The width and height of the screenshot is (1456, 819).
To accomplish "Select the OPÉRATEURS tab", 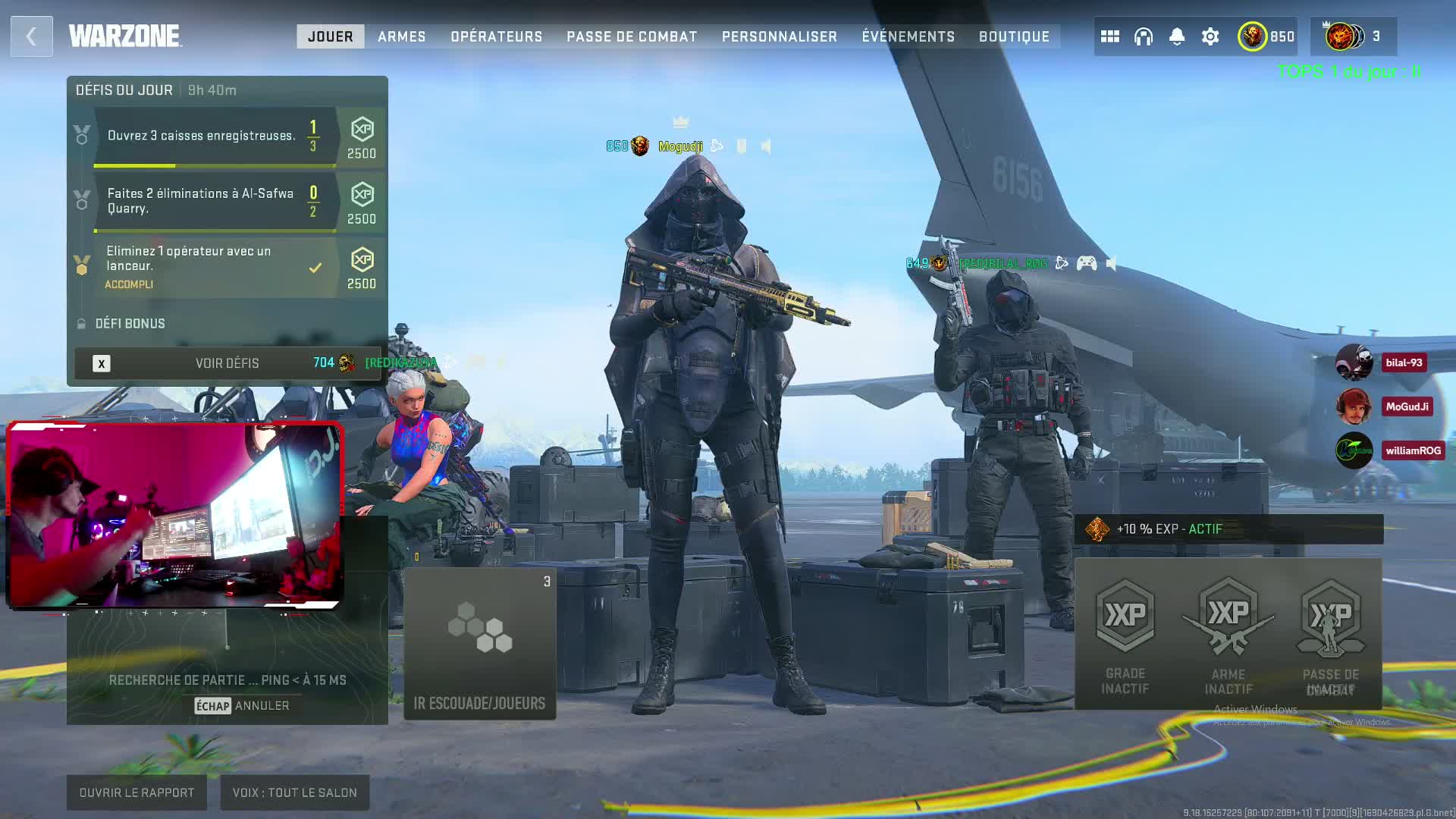I will [x=496, y=36].
